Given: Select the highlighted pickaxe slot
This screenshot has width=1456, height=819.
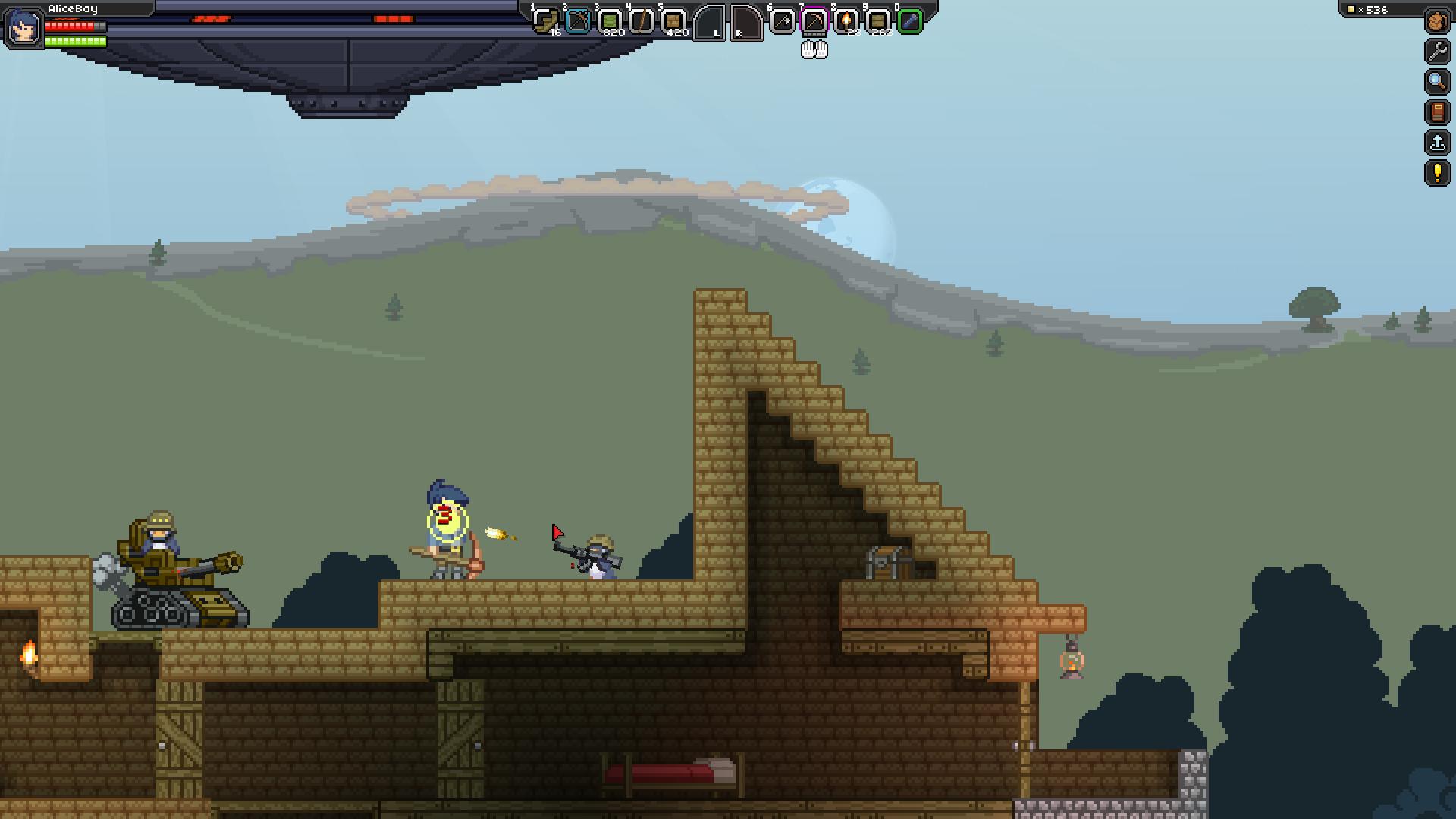Looking at the screenshot, I should [x=814, y=20].
